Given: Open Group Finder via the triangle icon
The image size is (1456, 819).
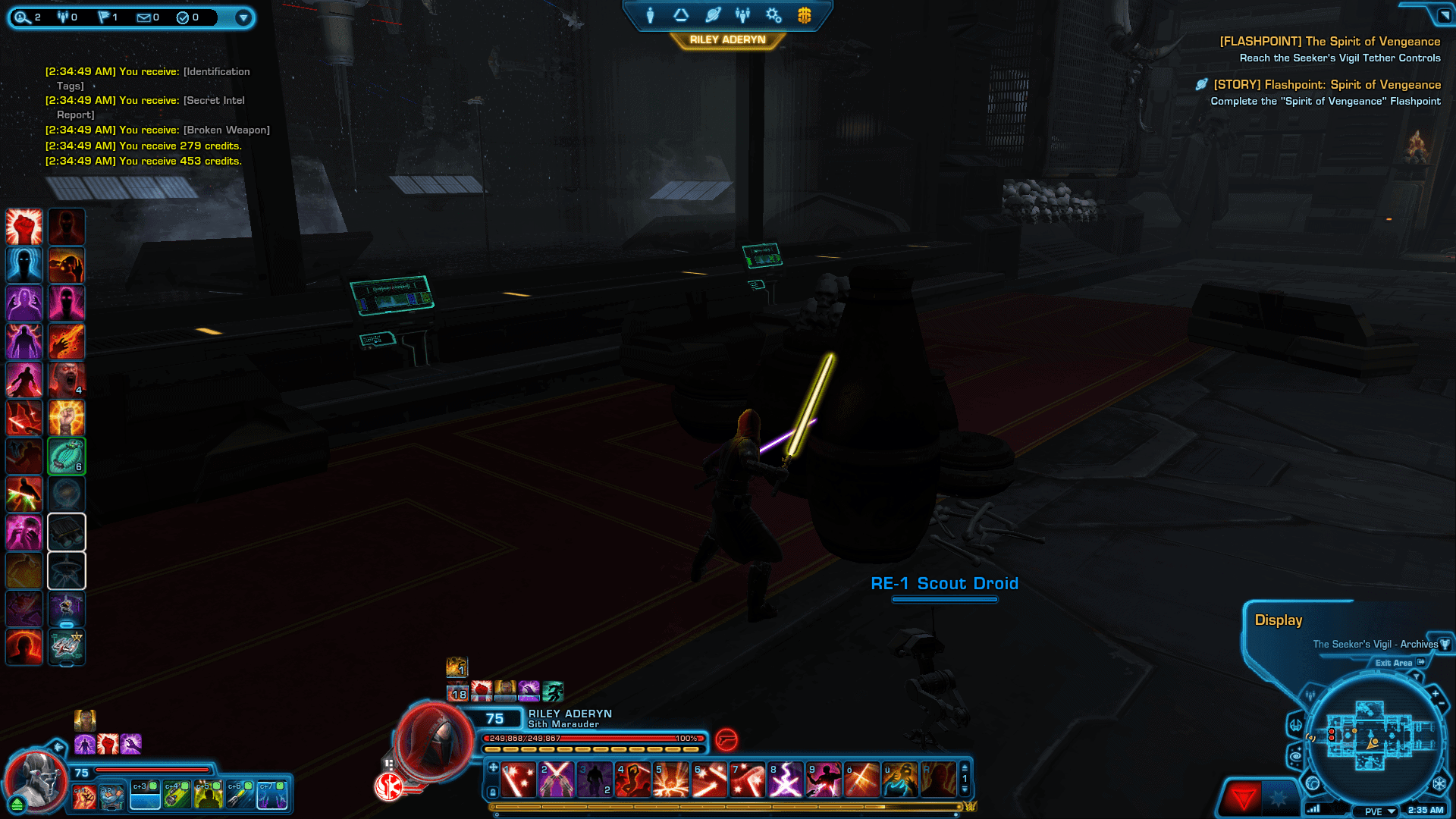Looking at the screenshot, I should [682, 14].
